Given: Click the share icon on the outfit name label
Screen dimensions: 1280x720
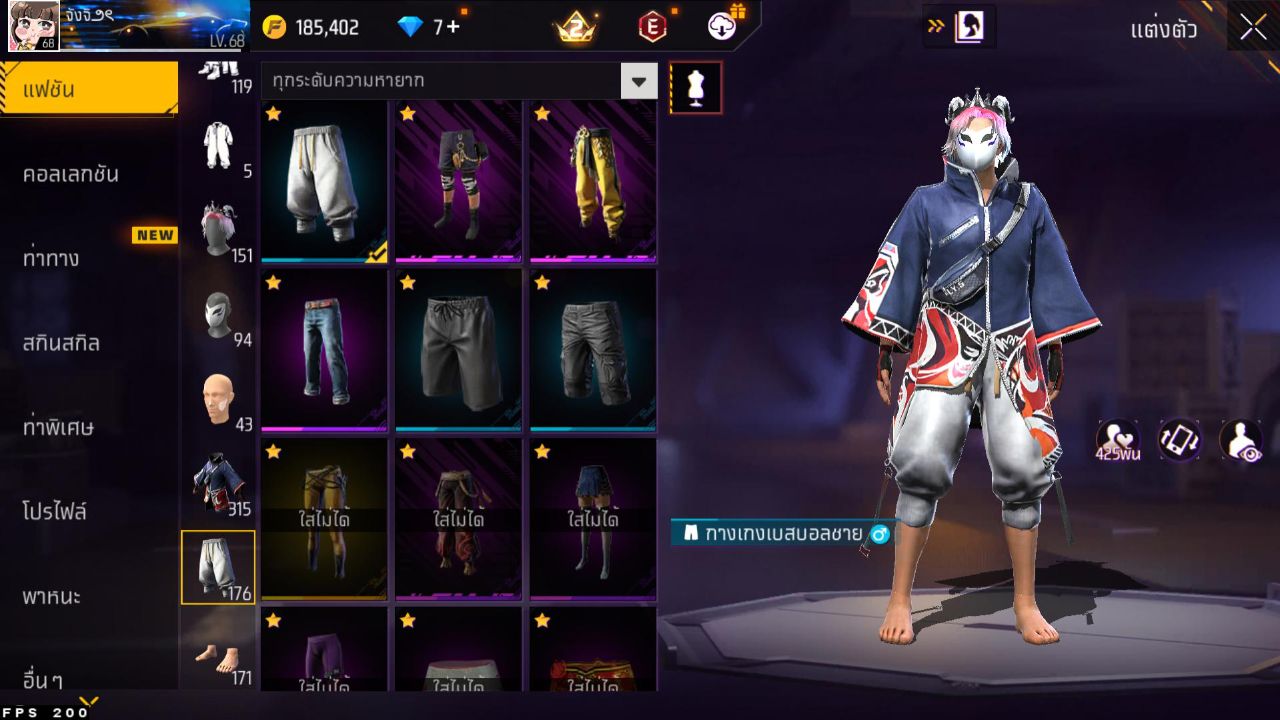Looking at the screenshot, I should click(x=878, y=535).
